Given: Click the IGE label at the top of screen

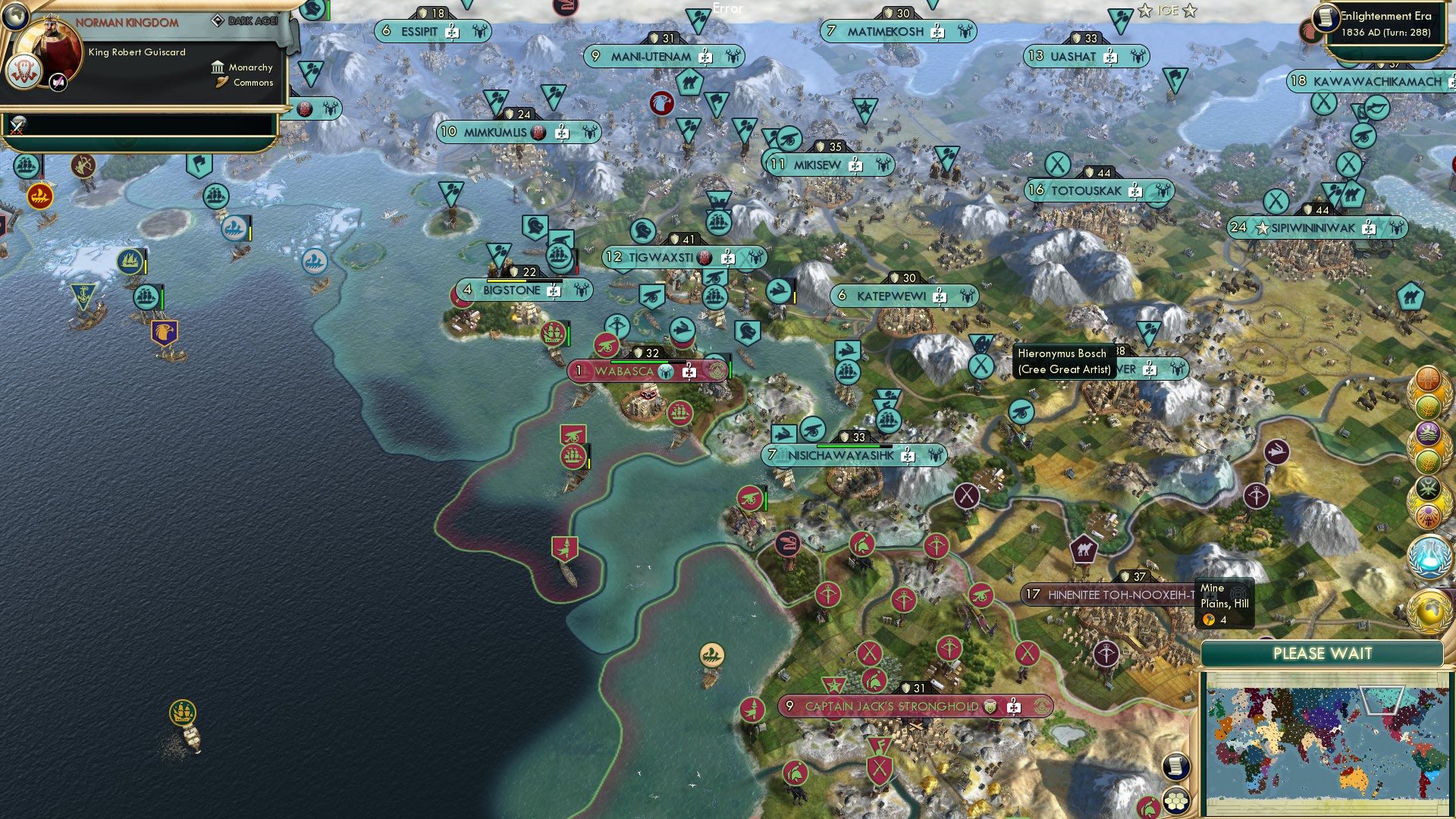Looking at the screenshot, I should 1168,10.
